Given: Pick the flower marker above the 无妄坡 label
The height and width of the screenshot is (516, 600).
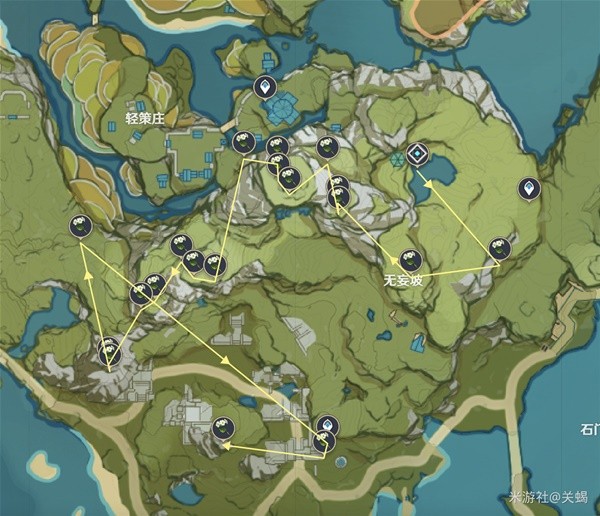Looking at the screenshot, I should point(409,260).
